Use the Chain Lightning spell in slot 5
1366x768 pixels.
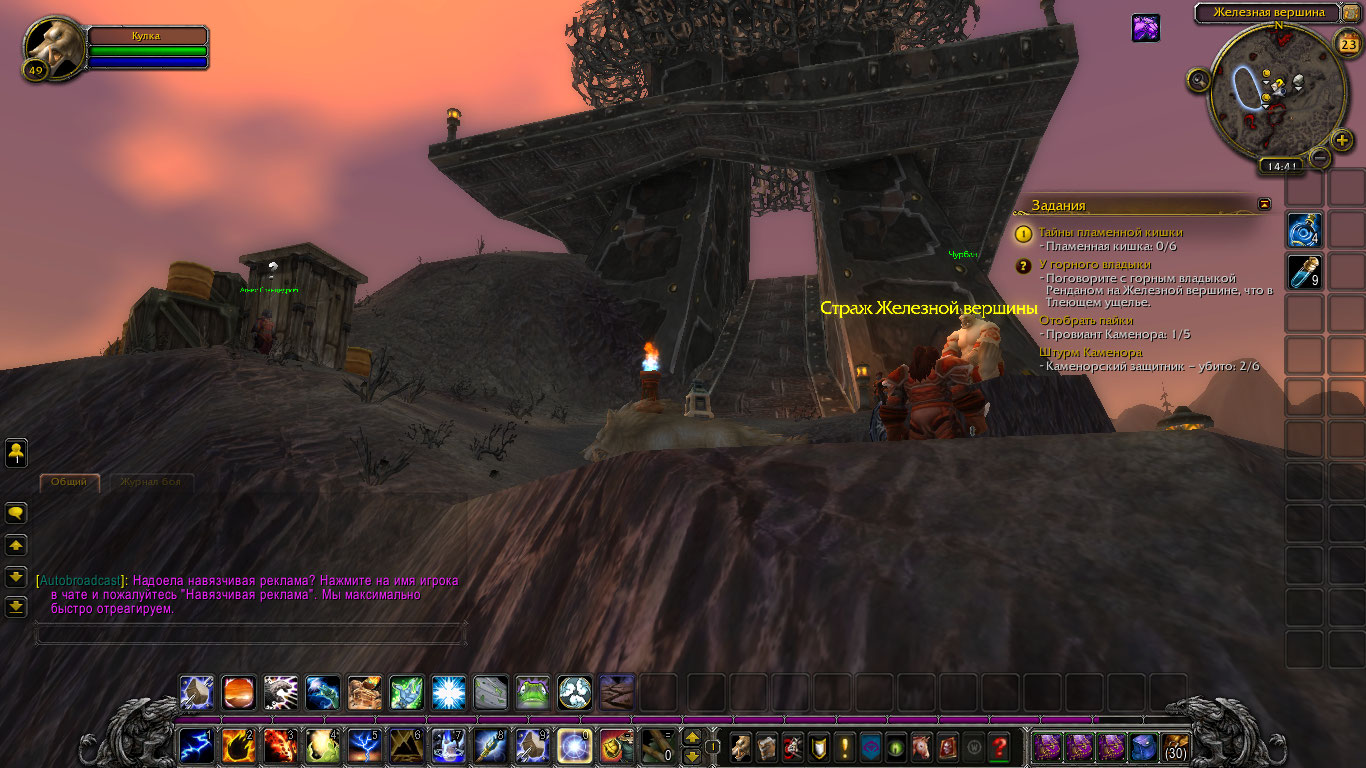point(364,746)
